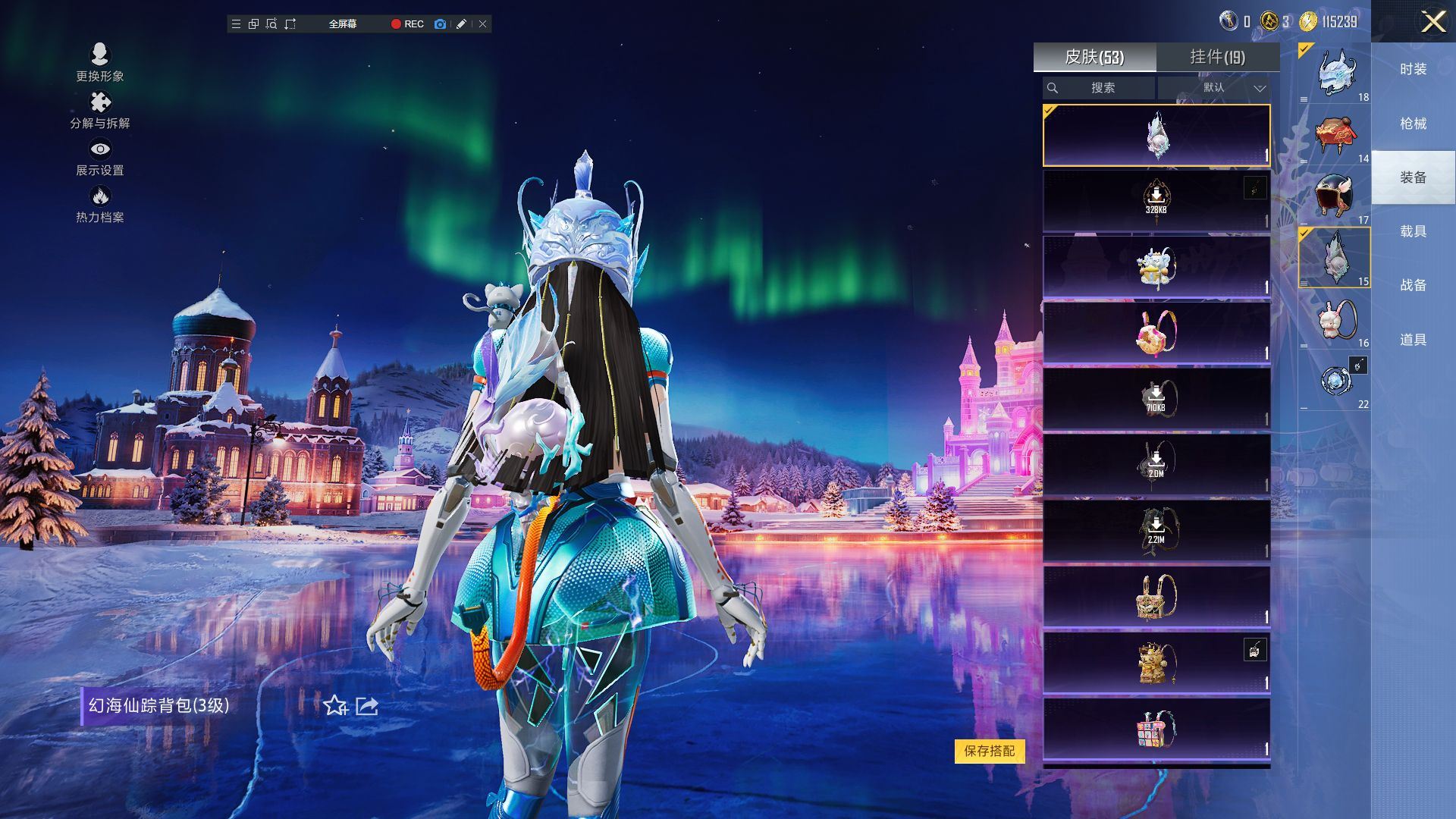
Task: Open 热力档案 flame icon
Action: 99,204
